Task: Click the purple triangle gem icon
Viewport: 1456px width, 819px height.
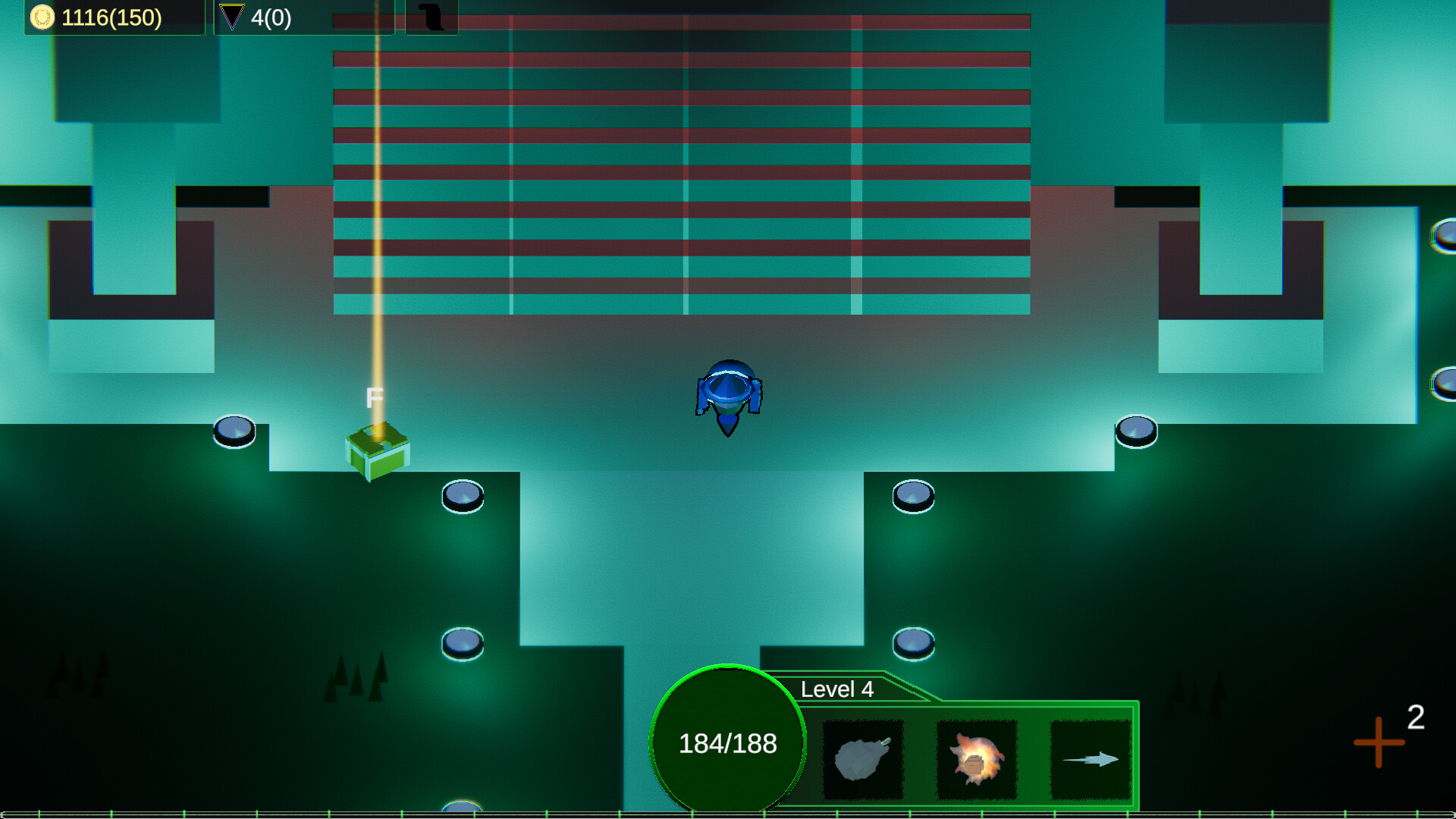Action: (x=231, y=17)
